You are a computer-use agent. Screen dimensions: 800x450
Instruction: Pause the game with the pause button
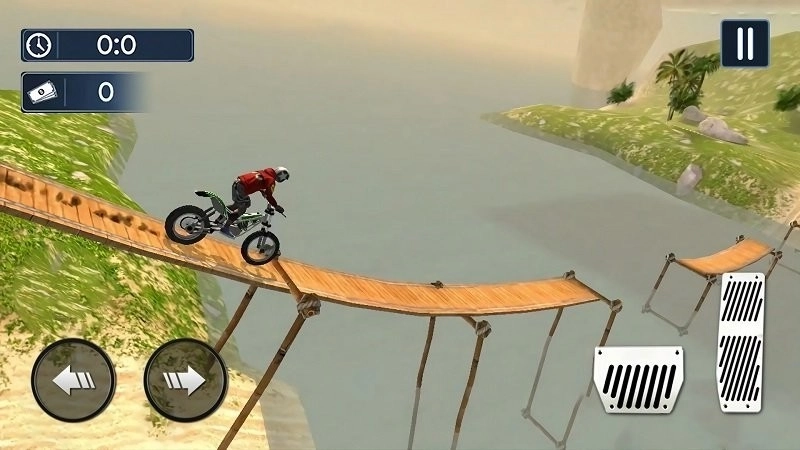tap(745, 44)
